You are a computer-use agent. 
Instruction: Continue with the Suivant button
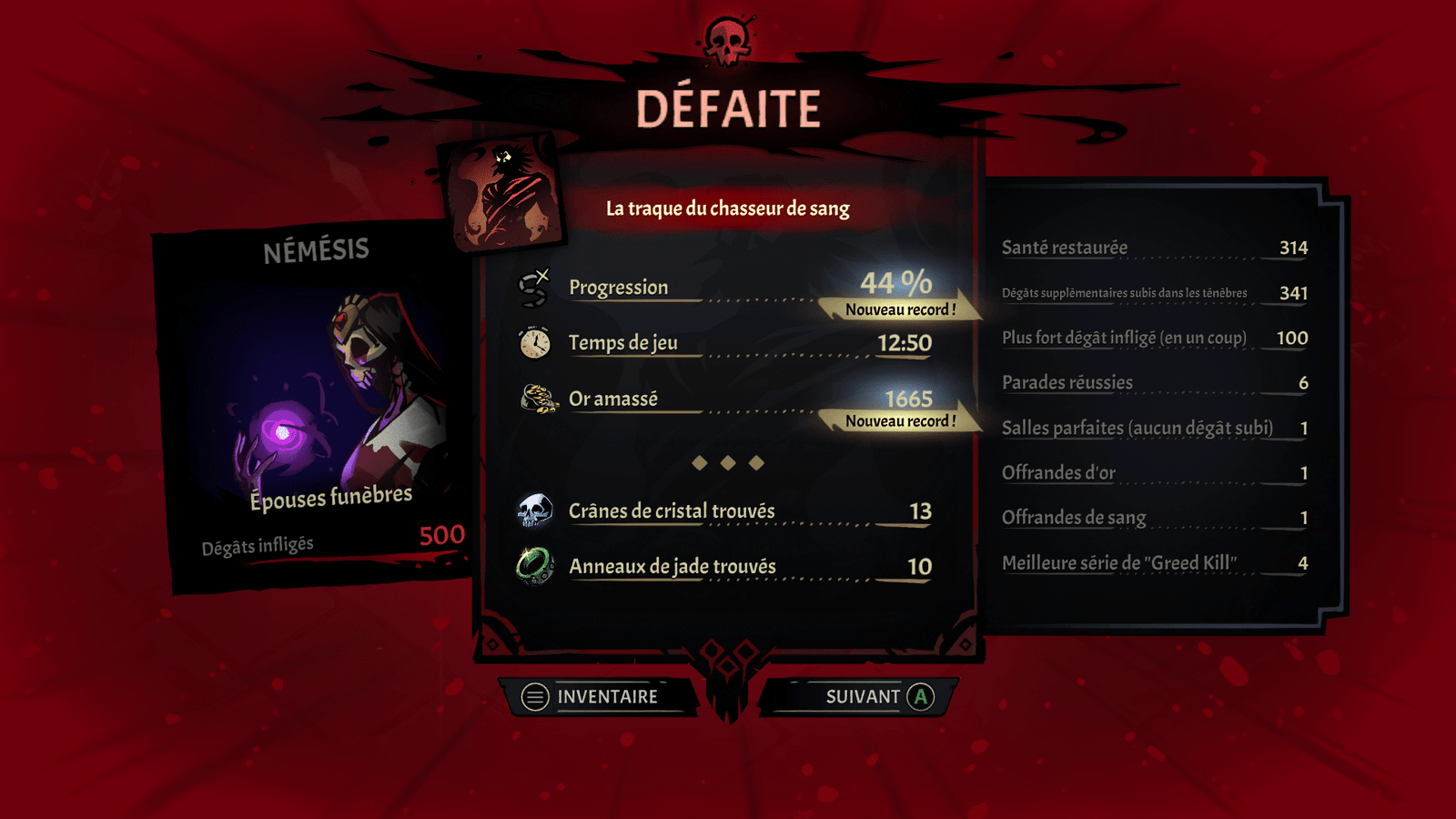point(862,697)
